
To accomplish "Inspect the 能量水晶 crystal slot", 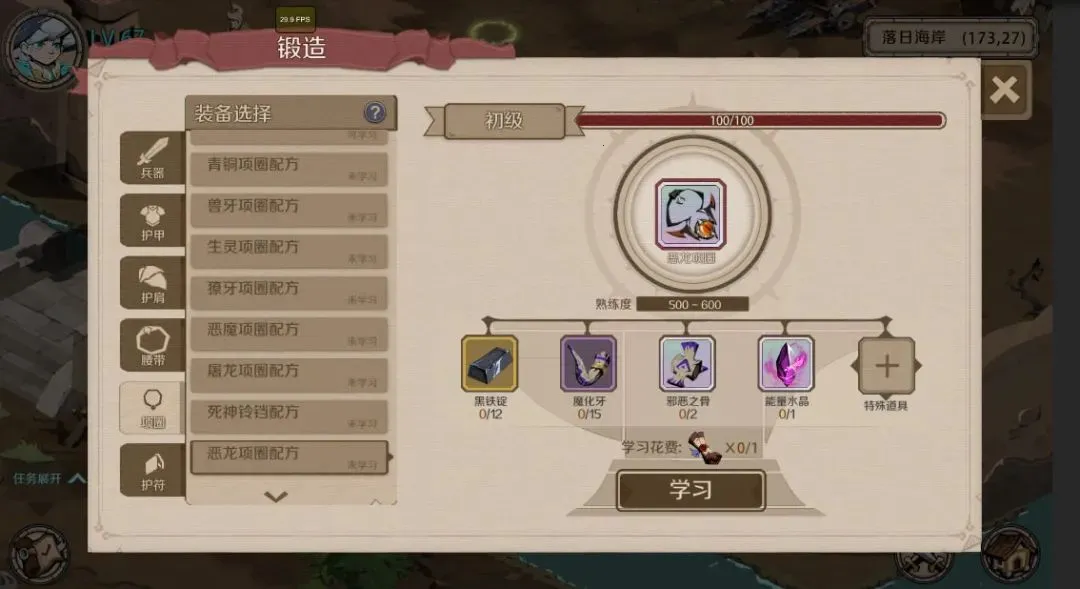I will pyautogui.click(x=786, y=363).
